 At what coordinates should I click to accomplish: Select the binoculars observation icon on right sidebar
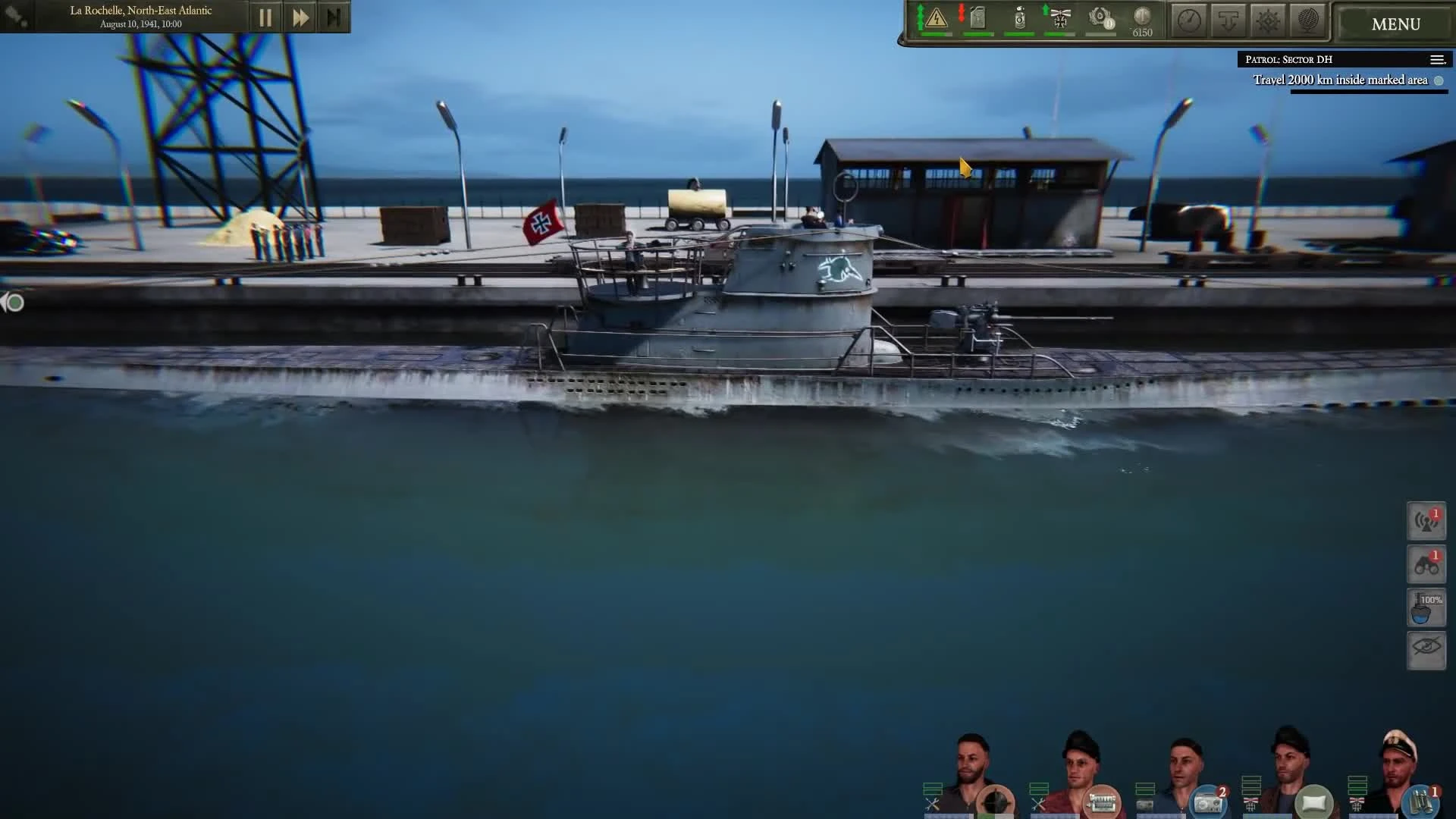[1426, 565]
